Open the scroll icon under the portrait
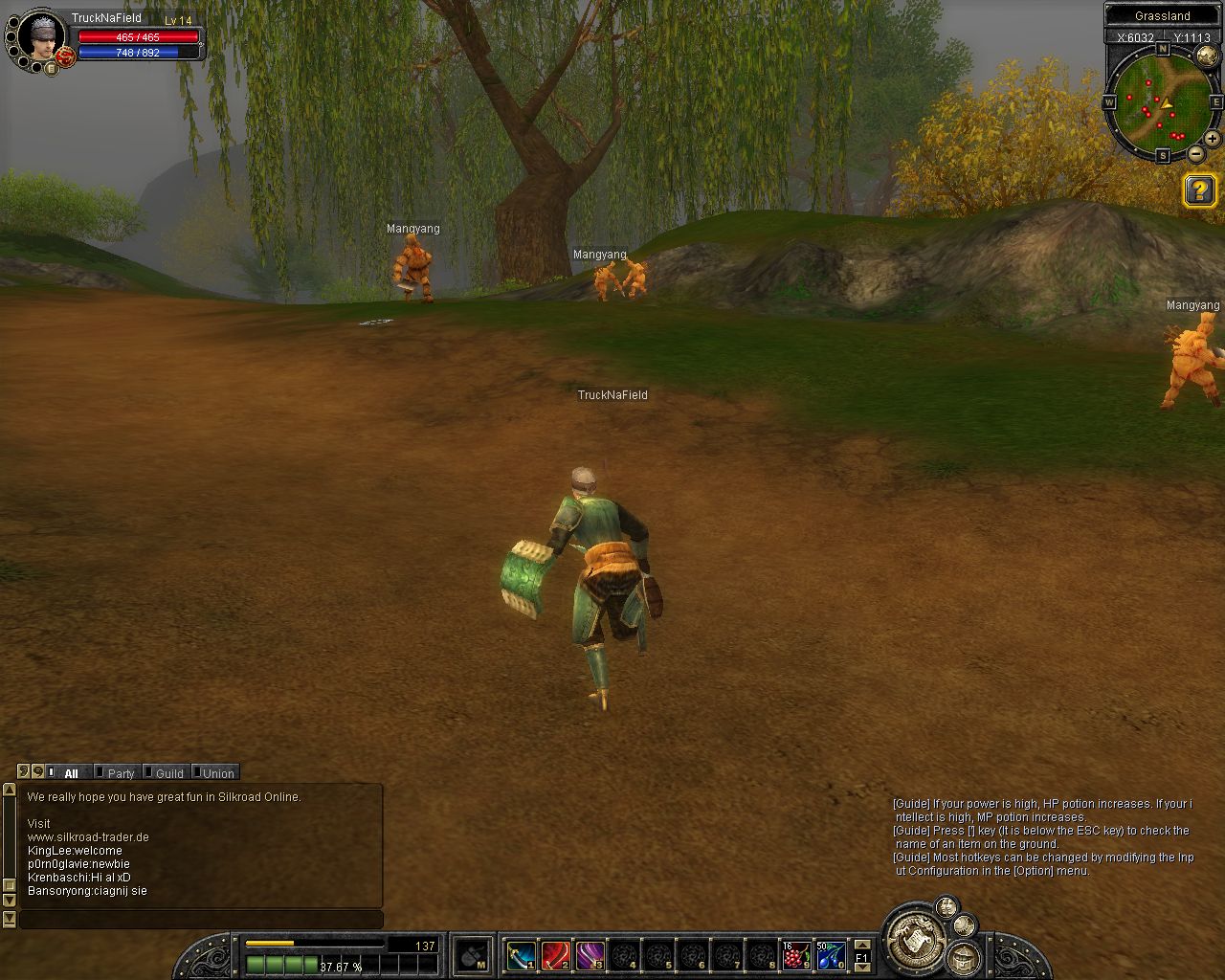This screenshot has height=980, width=1225. coord(51,68)
